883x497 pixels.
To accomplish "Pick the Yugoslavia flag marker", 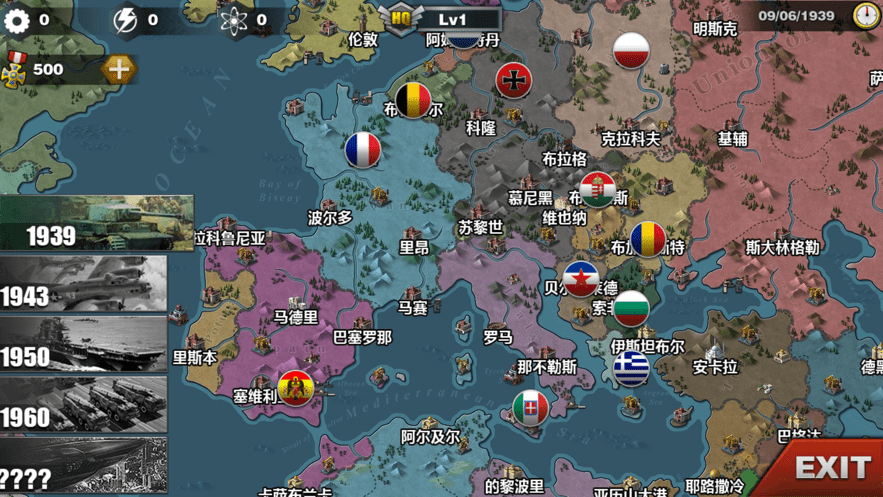I will click(x=580, y=280).
